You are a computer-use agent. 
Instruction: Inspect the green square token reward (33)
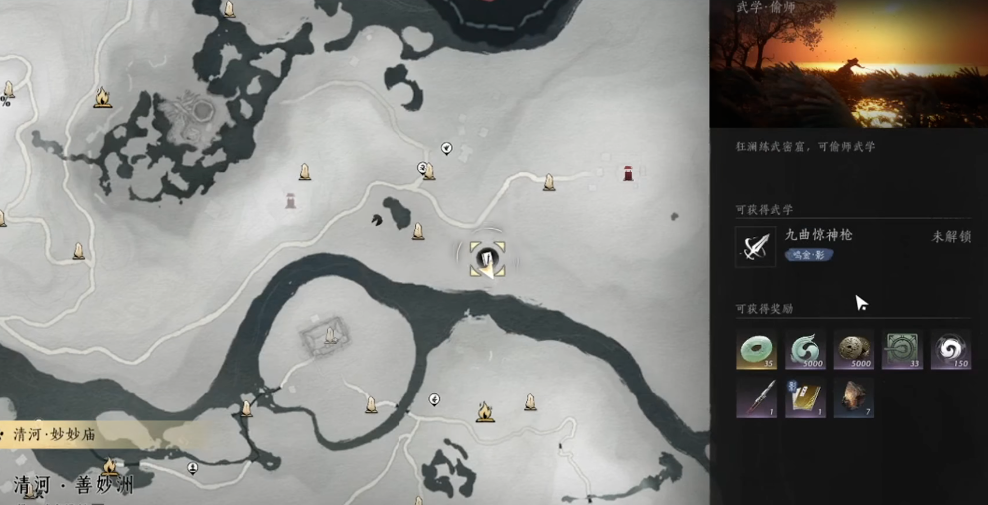tap(902, 350)
